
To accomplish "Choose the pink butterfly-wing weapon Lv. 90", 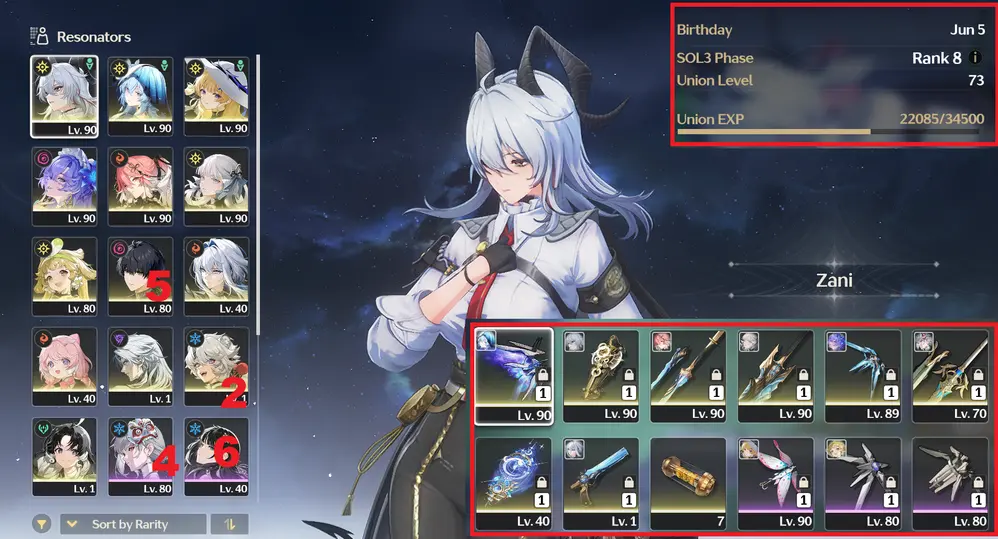I will 776,482.
